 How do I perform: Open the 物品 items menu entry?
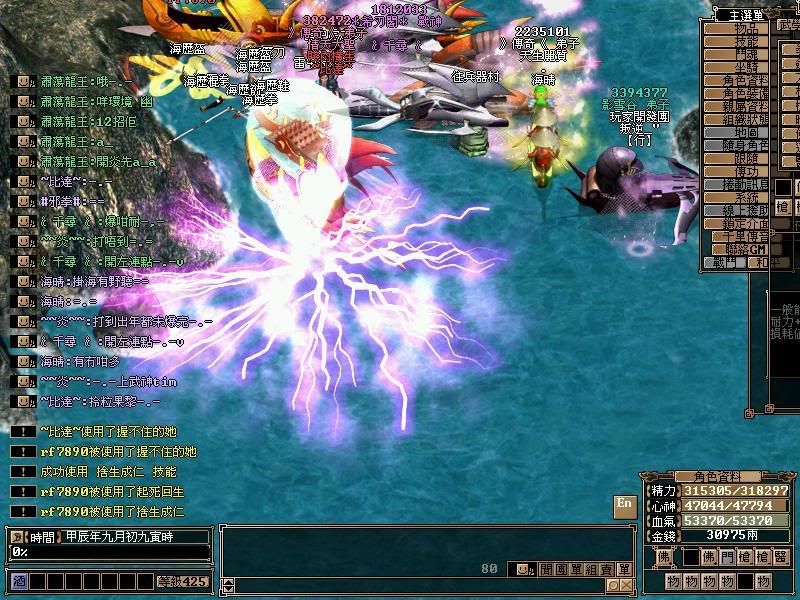747,29
